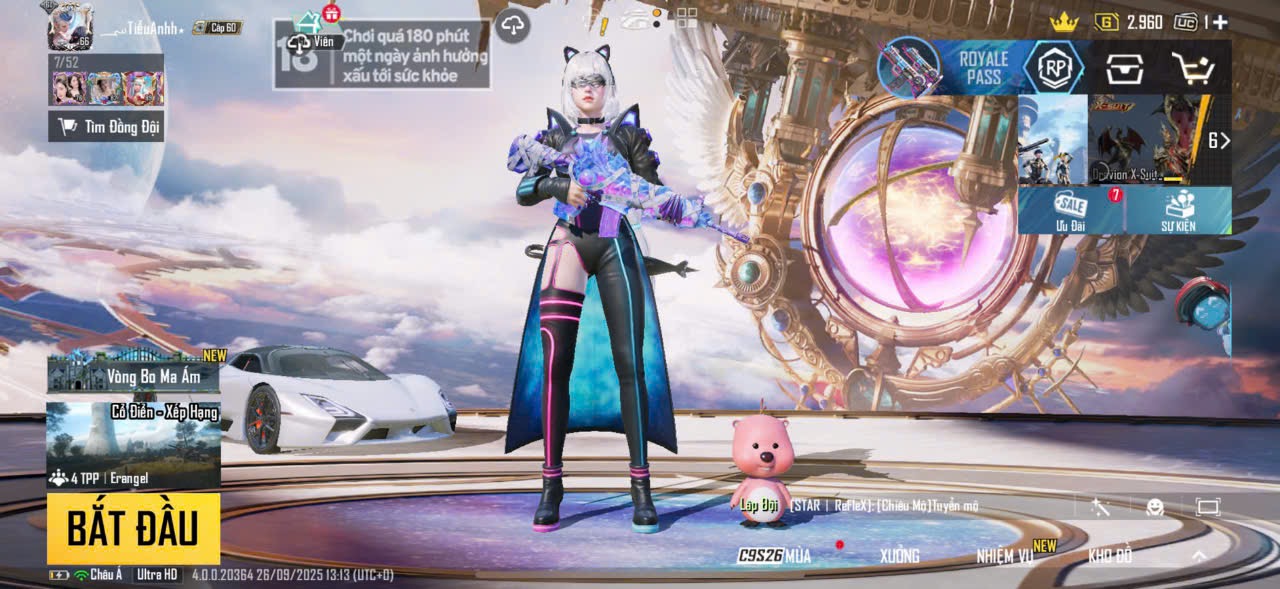The image size is (1280, 589).
Task: Click the Tìm Đồng Đội button
Action: (x=106, y=126)
